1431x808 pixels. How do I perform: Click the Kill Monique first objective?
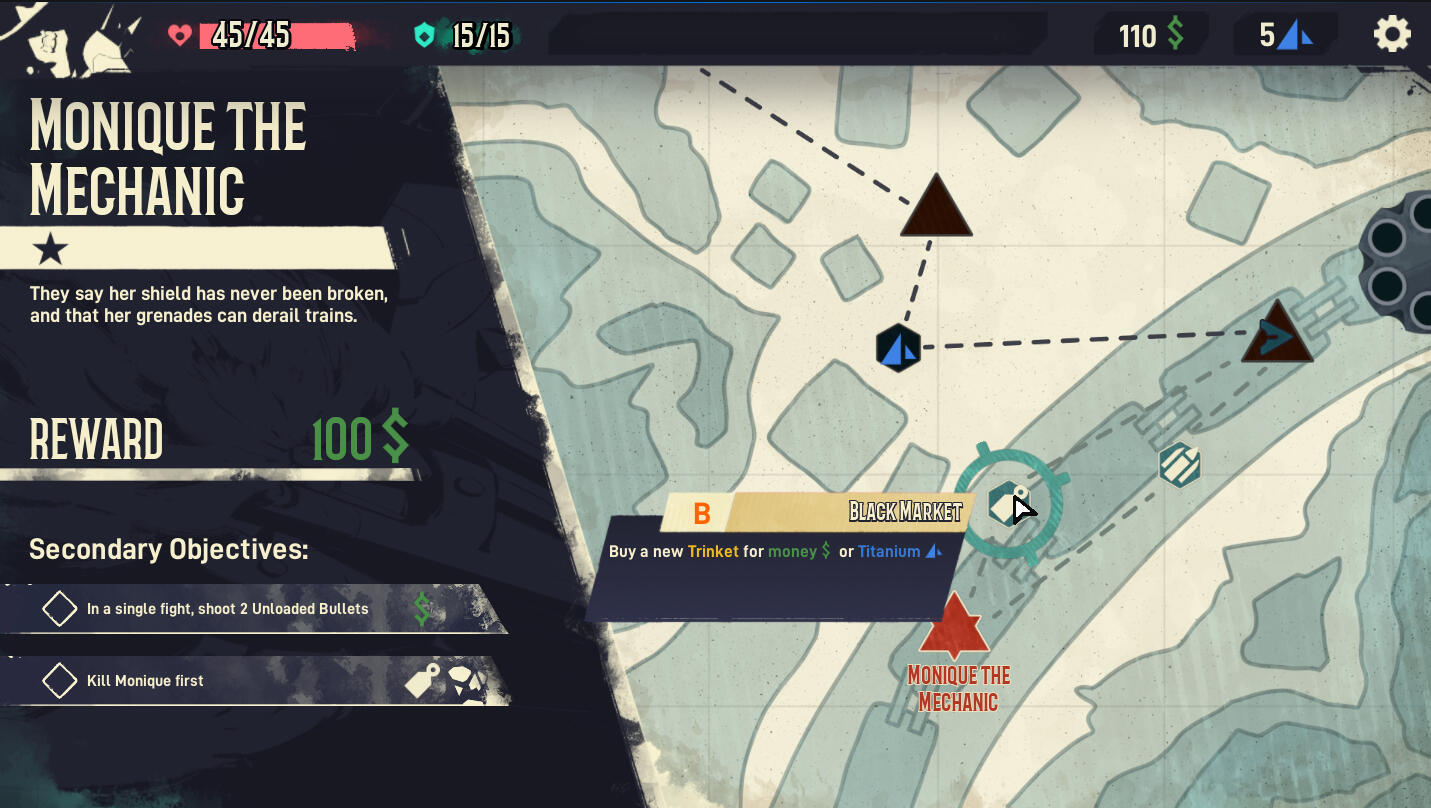click(146, 681)
